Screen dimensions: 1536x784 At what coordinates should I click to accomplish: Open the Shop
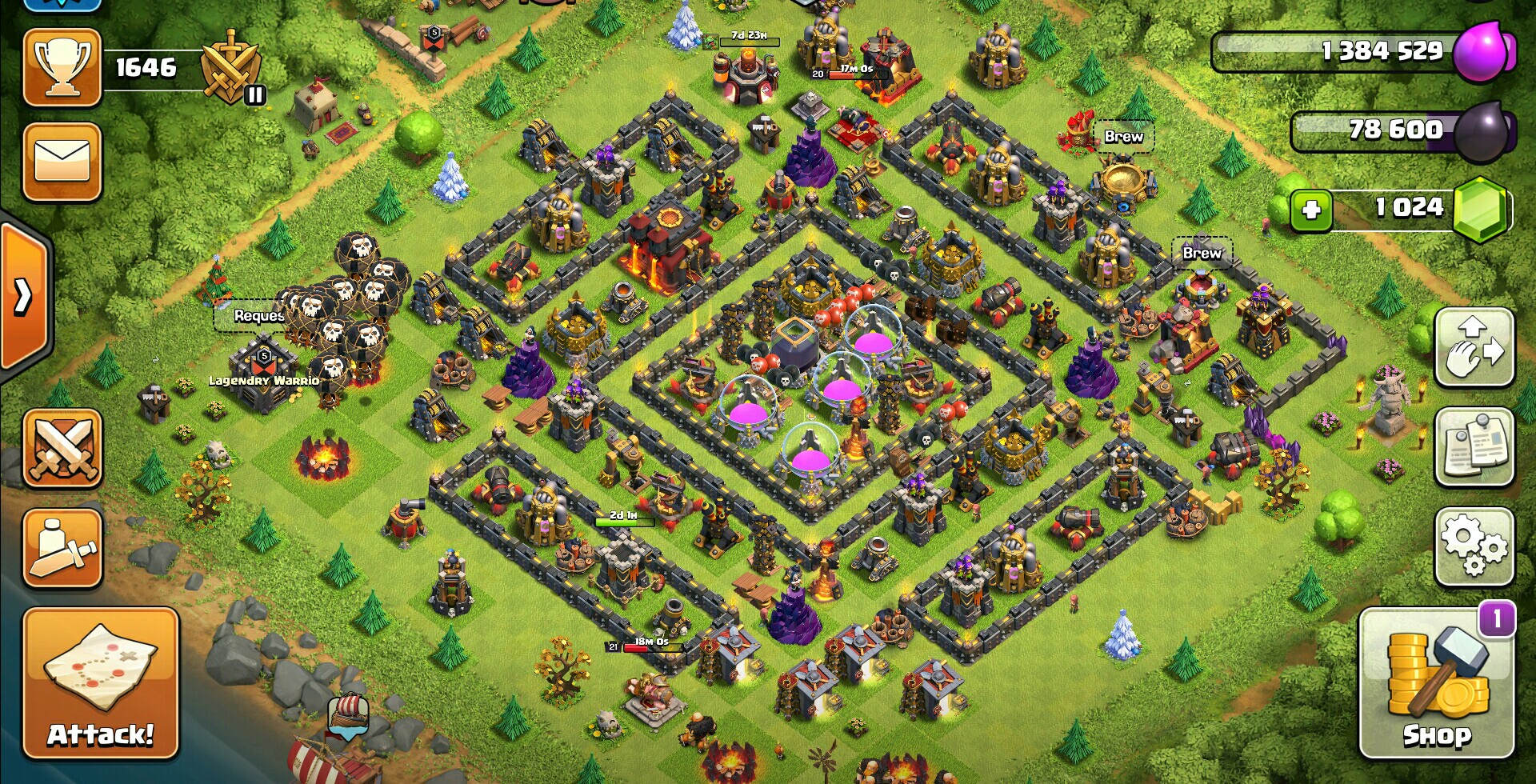coord(1436,682)
